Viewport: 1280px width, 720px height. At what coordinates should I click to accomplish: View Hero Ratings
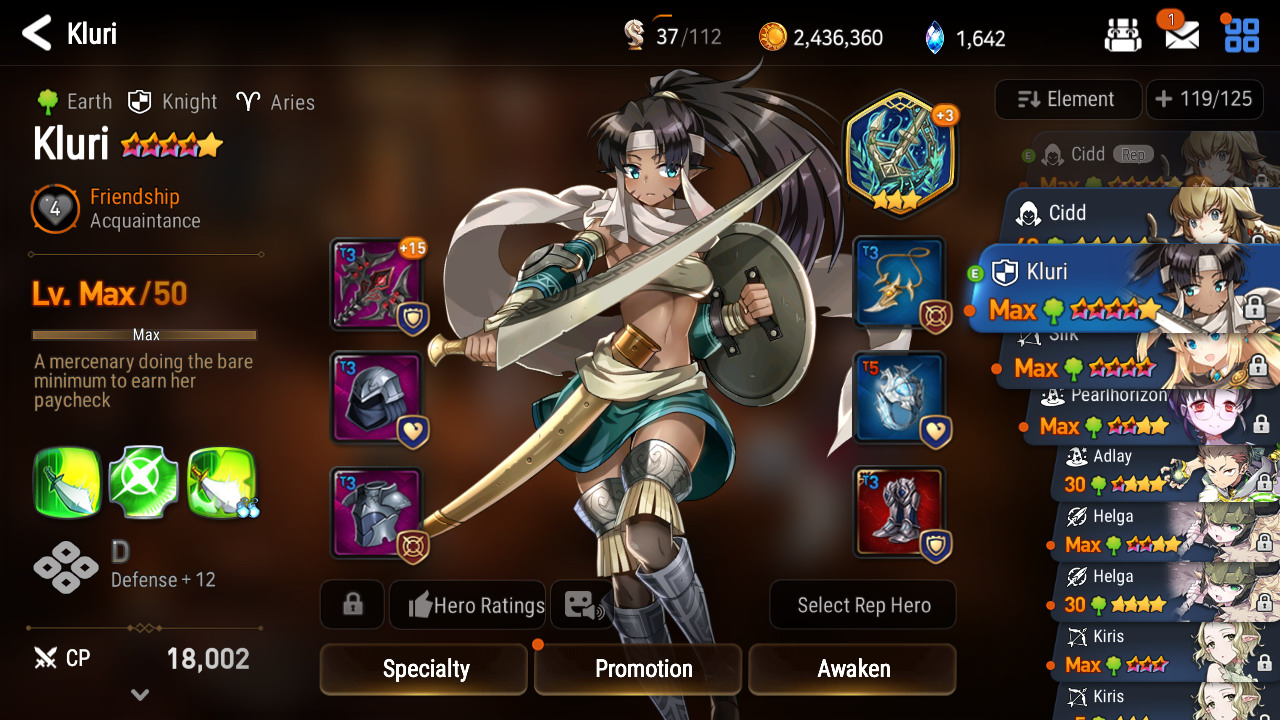click(468, 605)
